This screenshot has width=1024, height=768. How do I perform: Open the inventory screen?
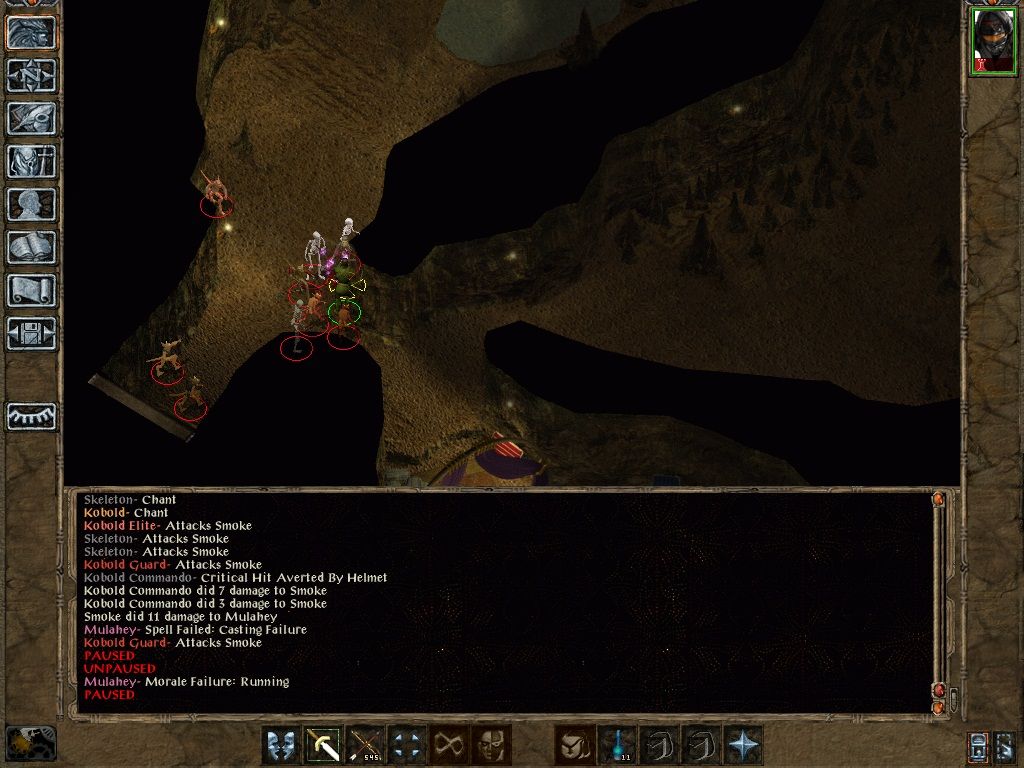click(x=31, y=161)
